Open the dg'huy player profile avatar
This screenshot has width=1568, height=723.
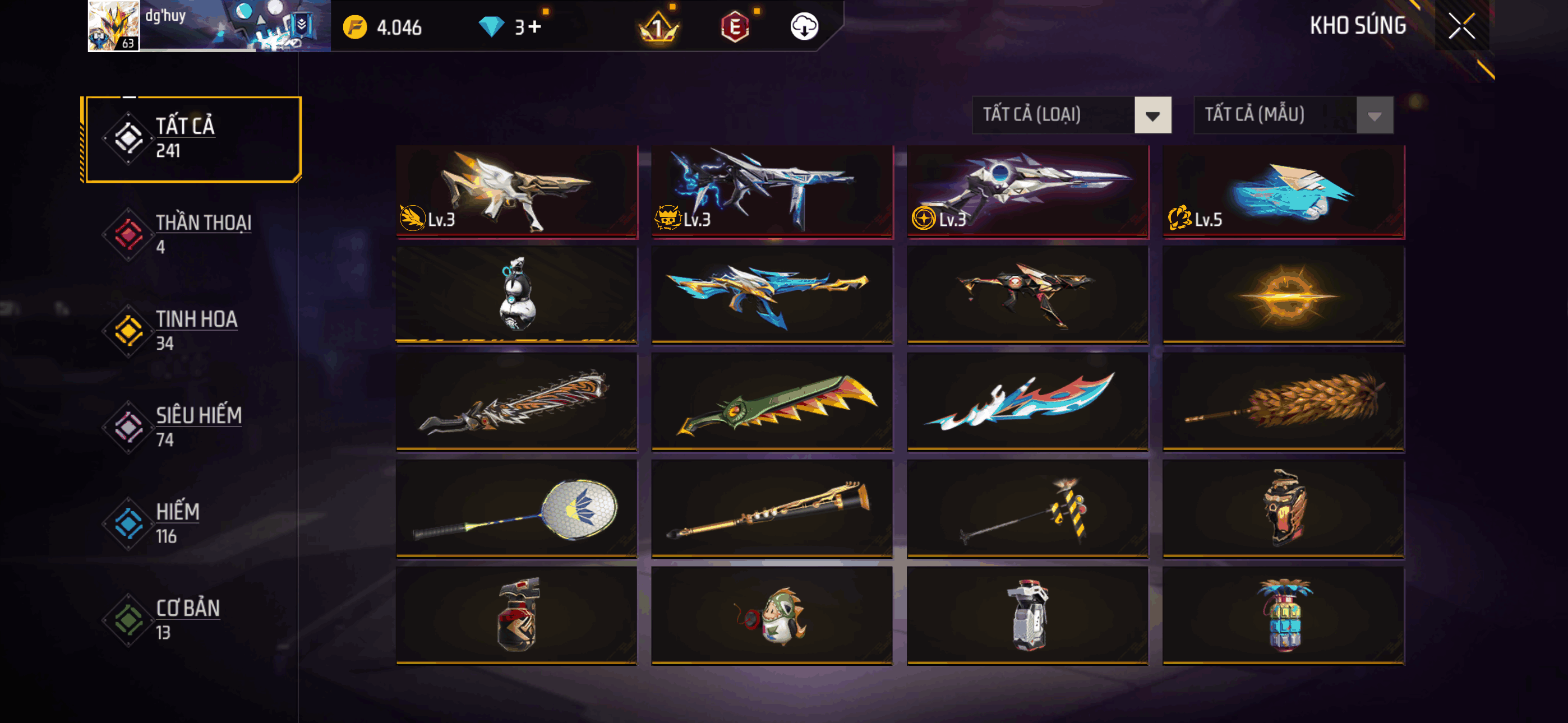113,26
